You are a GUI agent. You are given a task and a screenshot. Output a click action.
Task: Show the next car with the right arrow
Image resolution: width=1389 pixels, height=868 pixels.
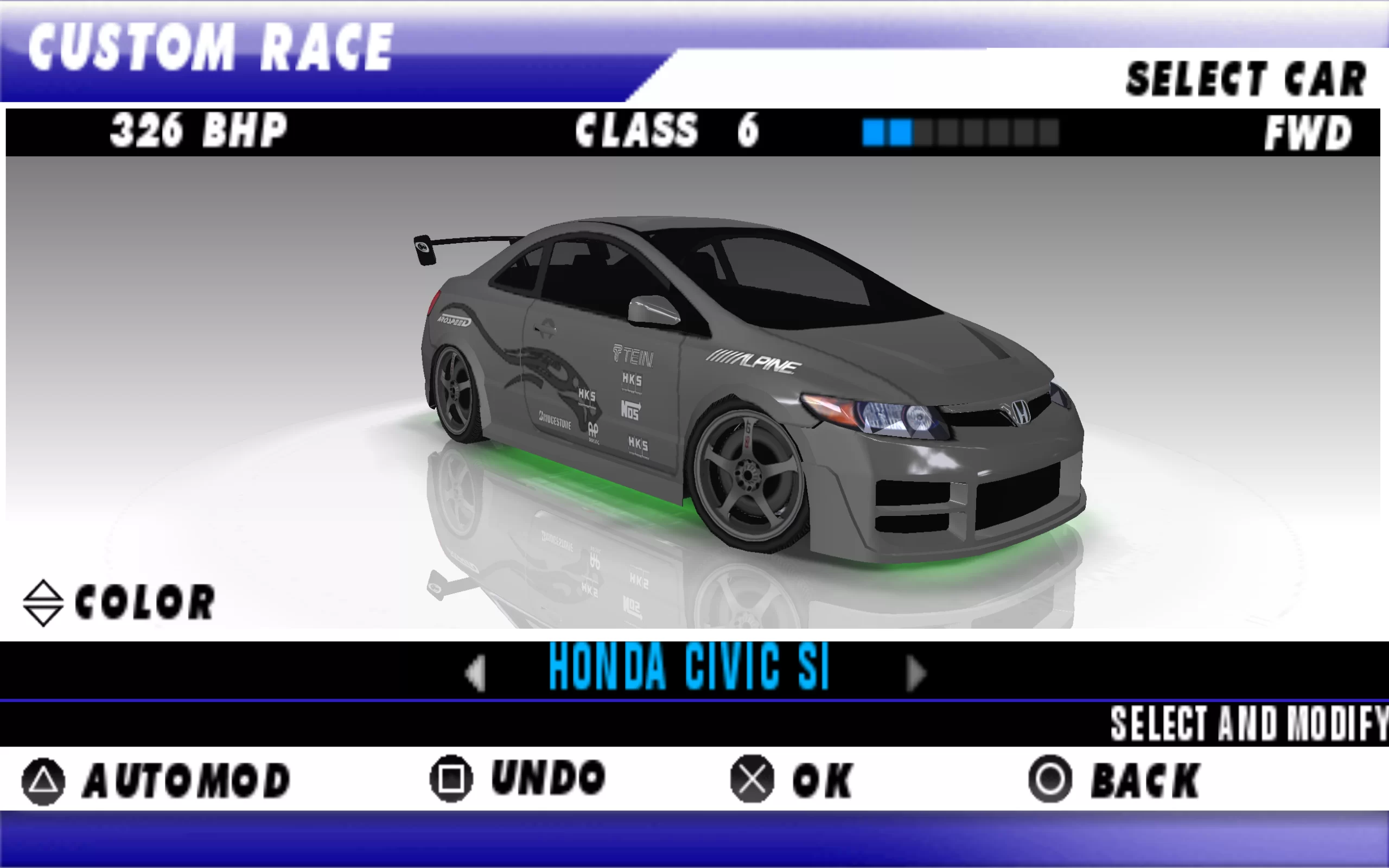pyautogui.click(x=915, y=672)
